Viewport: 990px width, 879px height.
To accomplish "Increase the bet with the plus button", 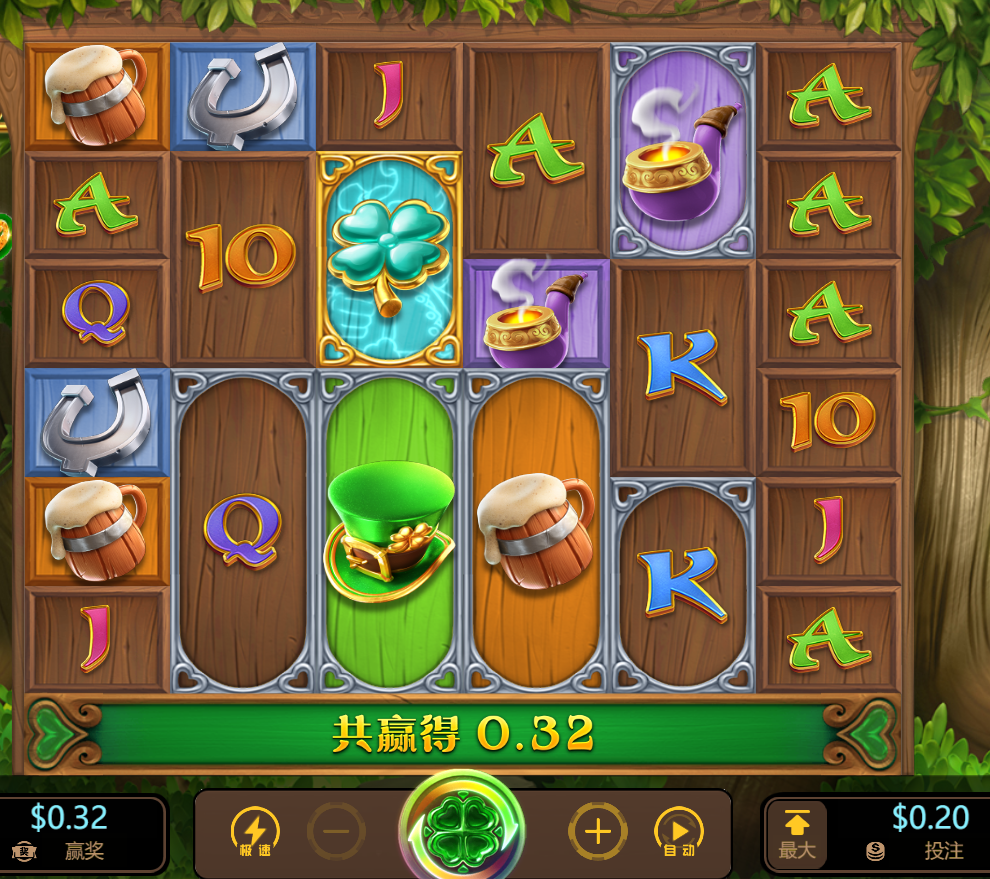I will (597, 831).
